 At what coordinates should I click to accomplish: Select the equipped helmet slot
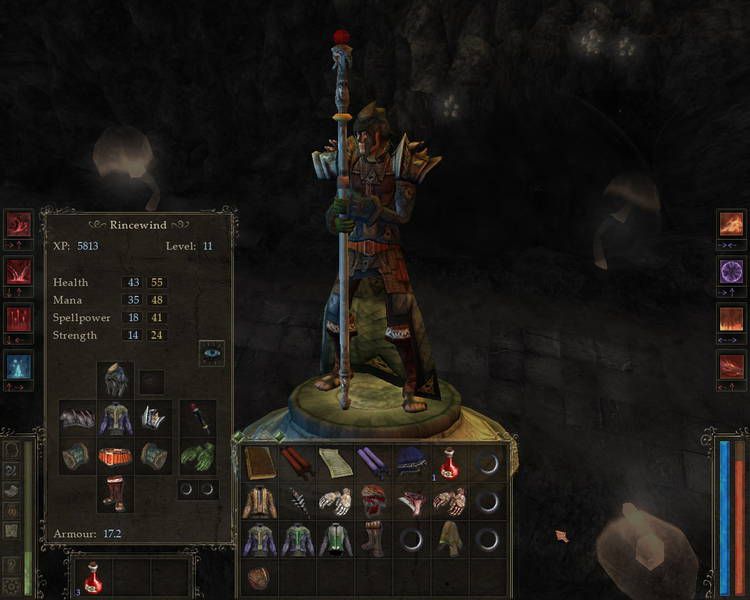pos(116,380)
